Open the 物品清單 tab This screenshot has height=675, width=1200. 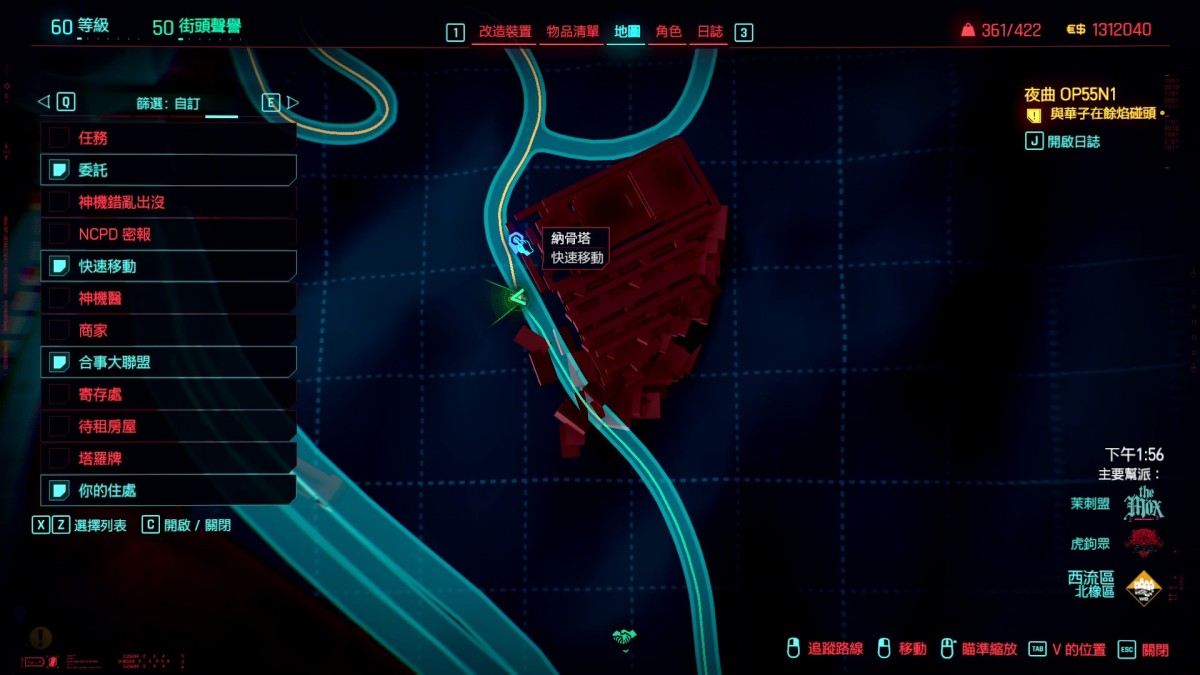click(x=573, y=32)
